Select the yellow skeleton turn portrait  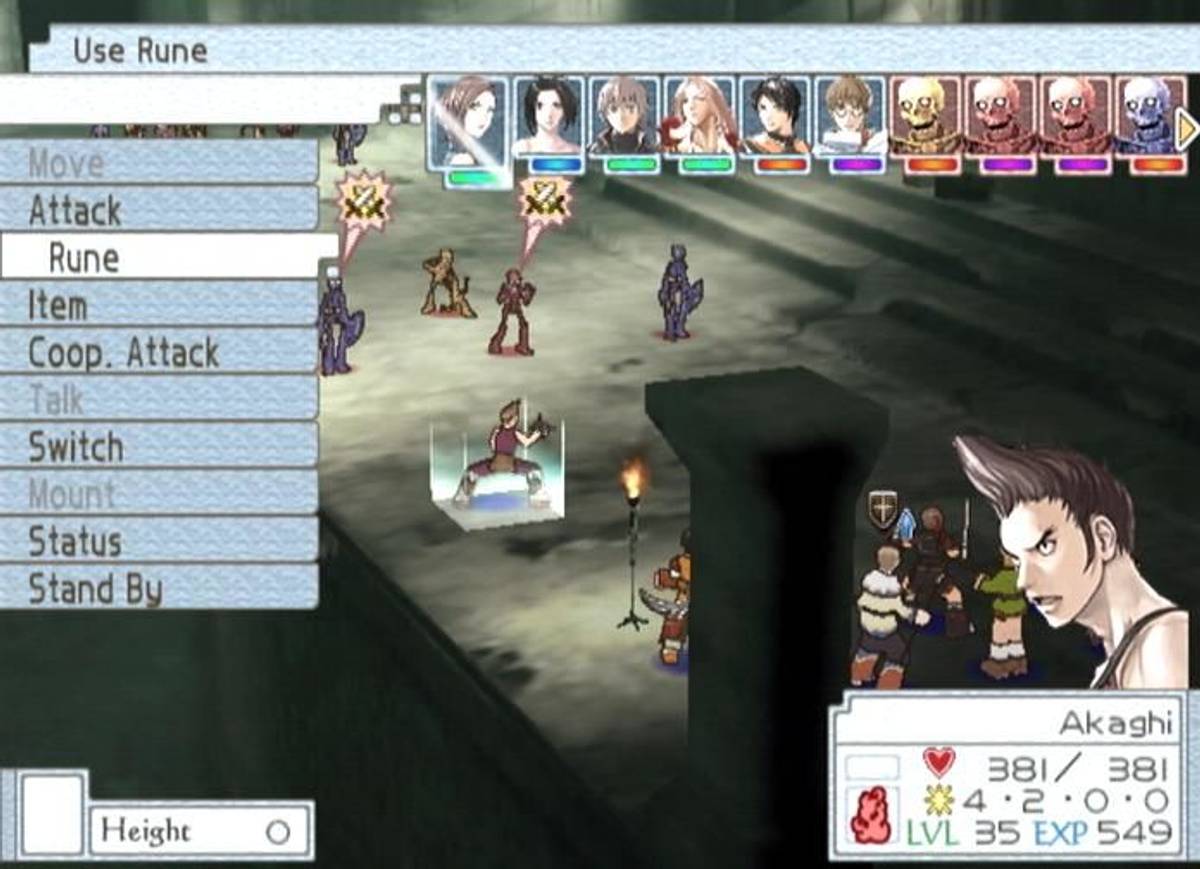(x=925, y=118)
